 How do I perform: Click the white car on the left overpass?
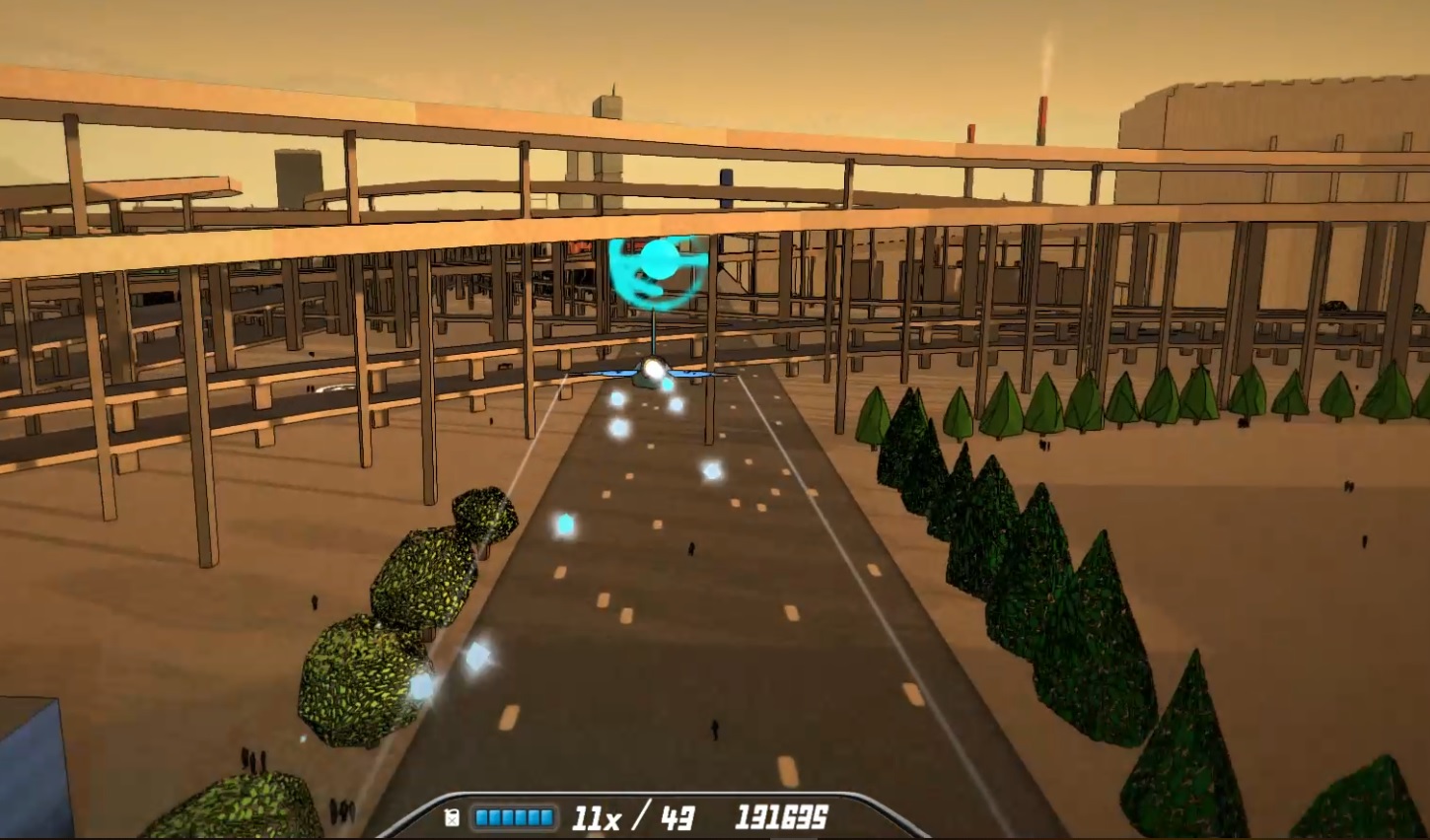334,388
